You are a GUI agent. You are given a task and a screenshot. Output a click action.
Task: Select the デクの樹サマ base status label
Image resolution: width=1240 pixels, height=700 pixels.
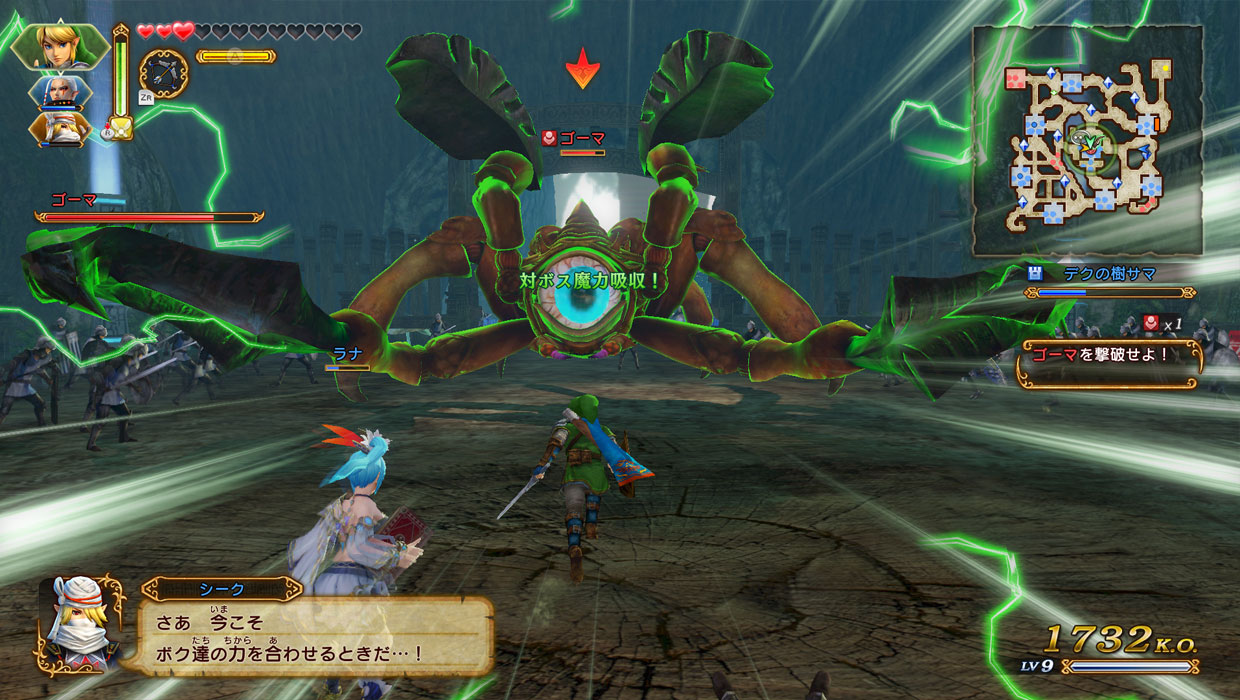[x=1110, y=272]
